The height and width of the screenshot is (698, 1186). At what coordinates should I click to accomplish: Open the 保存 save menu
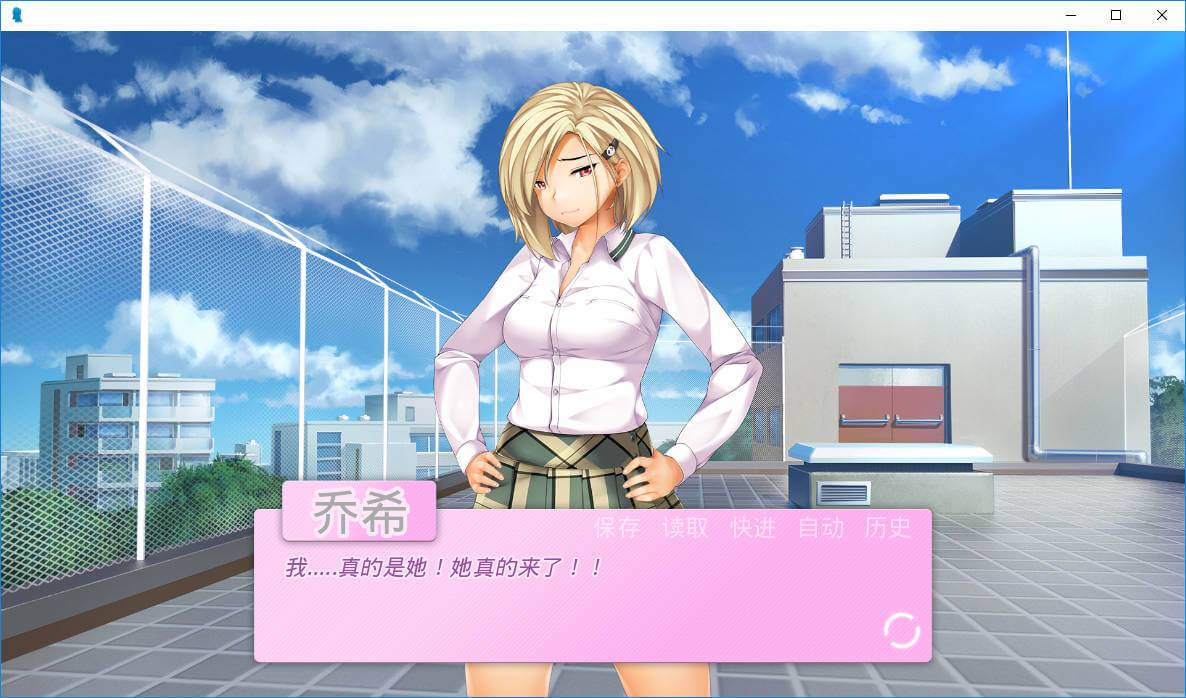click(x=617, y=528)
